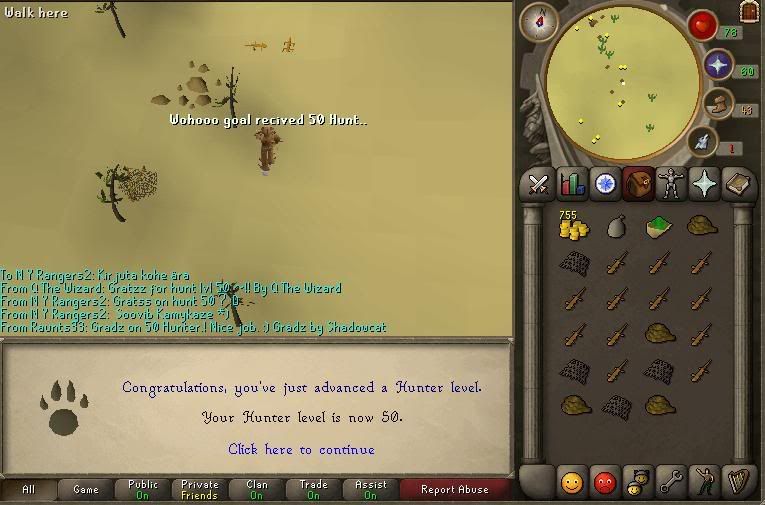Toggle the Public chat filter

(x=143, y=490)
